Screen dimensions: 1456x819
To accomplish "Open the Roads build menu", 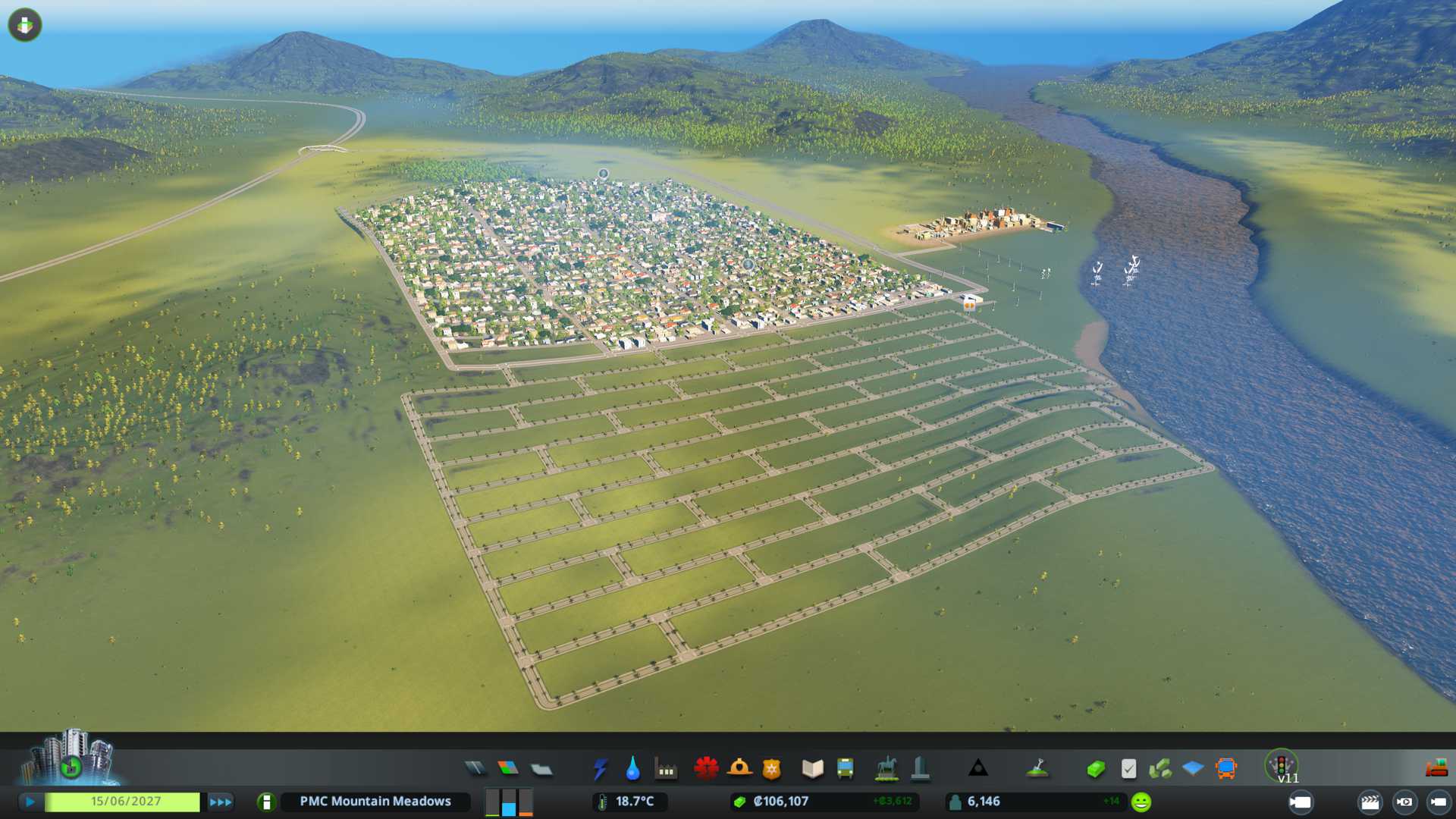I will click(475, 769).
